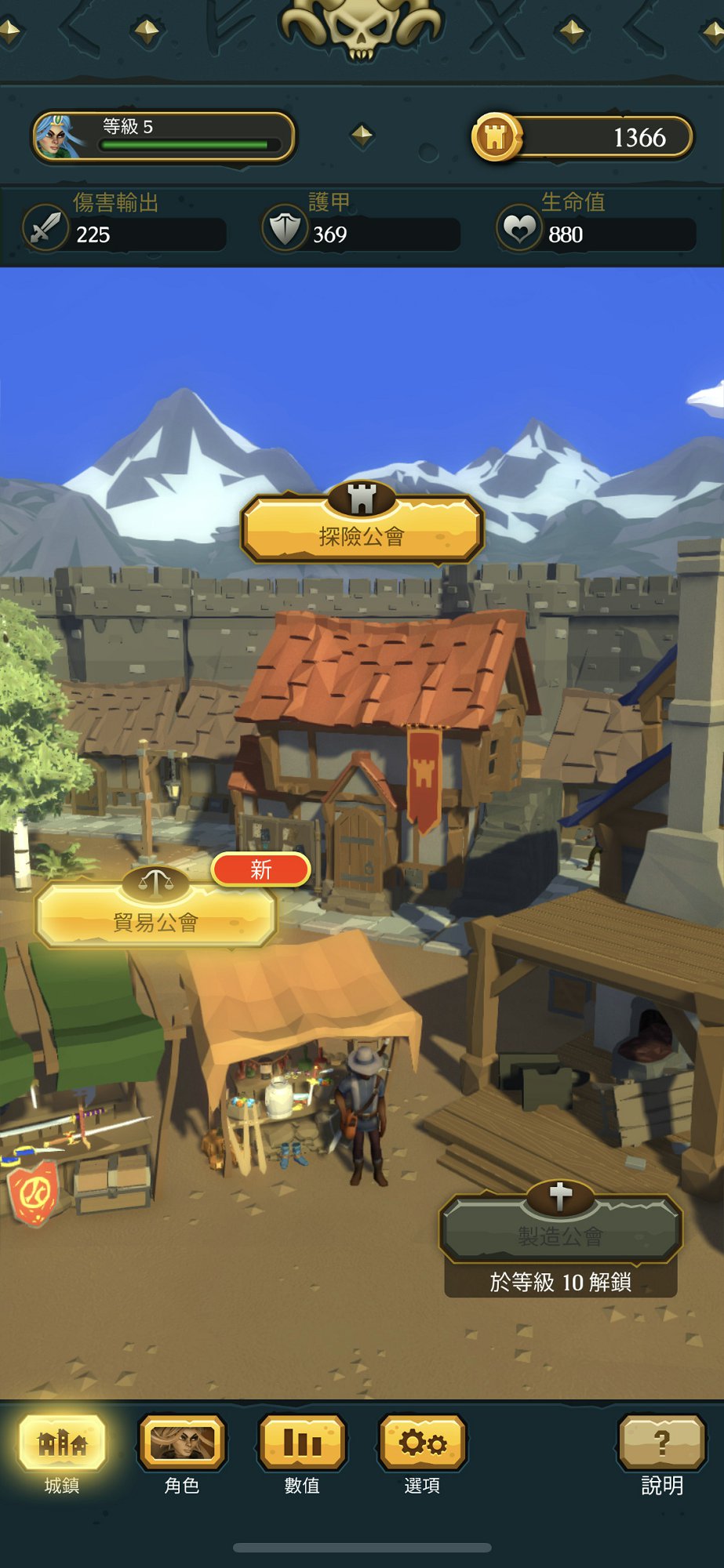Screen dimensions: 724x1568
Task: Show the 數值 stats tab
Action: [302, 1443]
